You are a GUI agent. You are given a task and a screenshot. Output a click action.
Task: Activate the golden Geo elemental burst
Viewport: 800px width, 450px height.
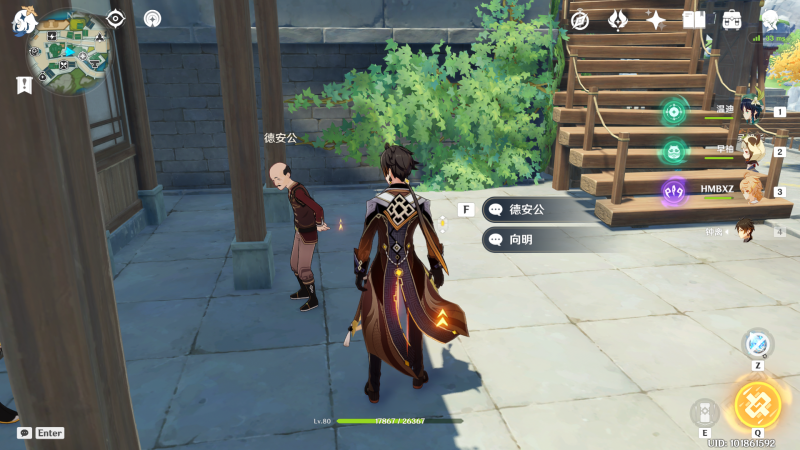755,404
